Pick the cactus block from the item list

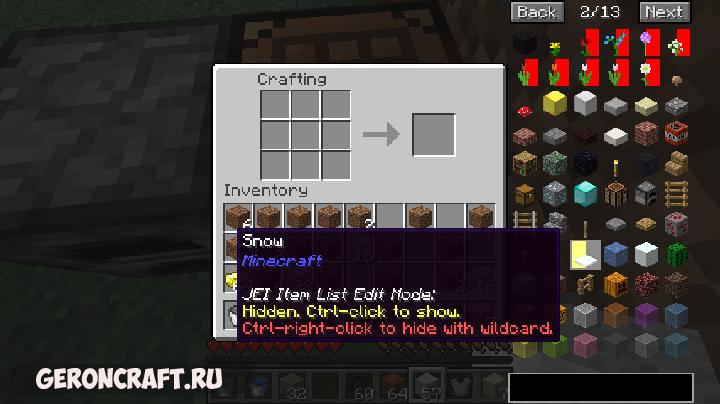(x=680, y=254)
